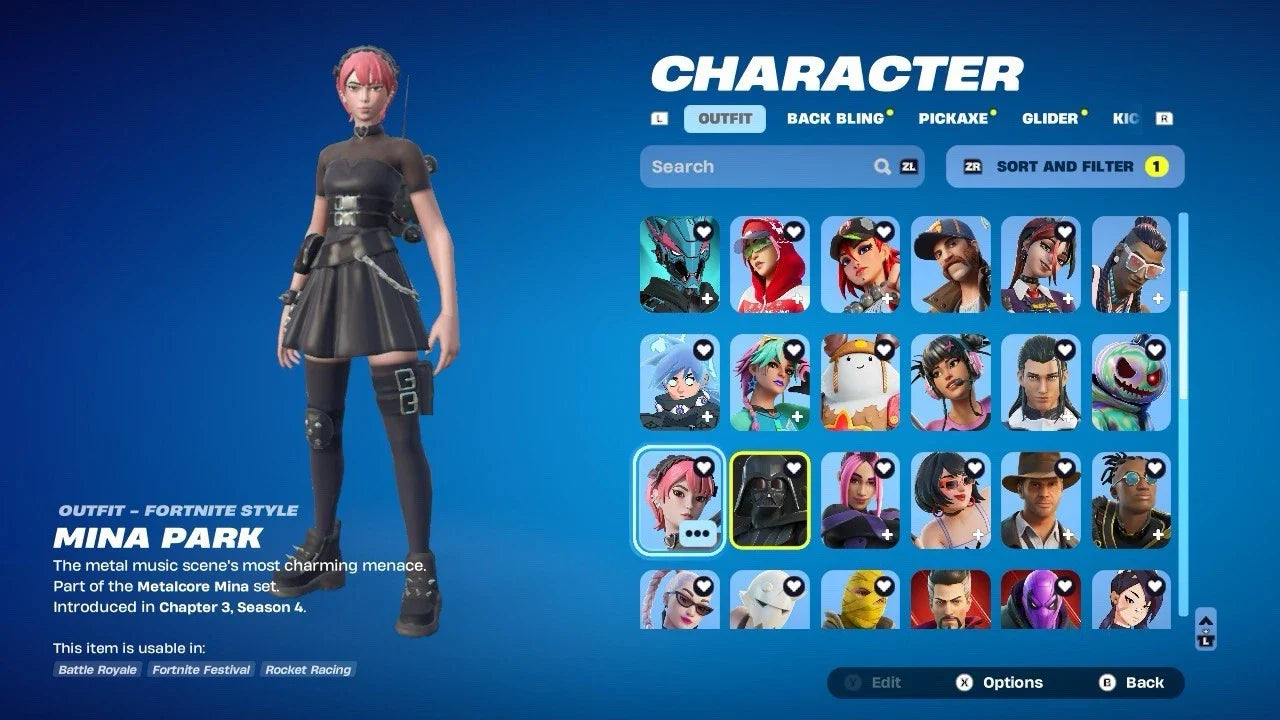Select the blue-haired anime outfit

(x=679, y=382)
